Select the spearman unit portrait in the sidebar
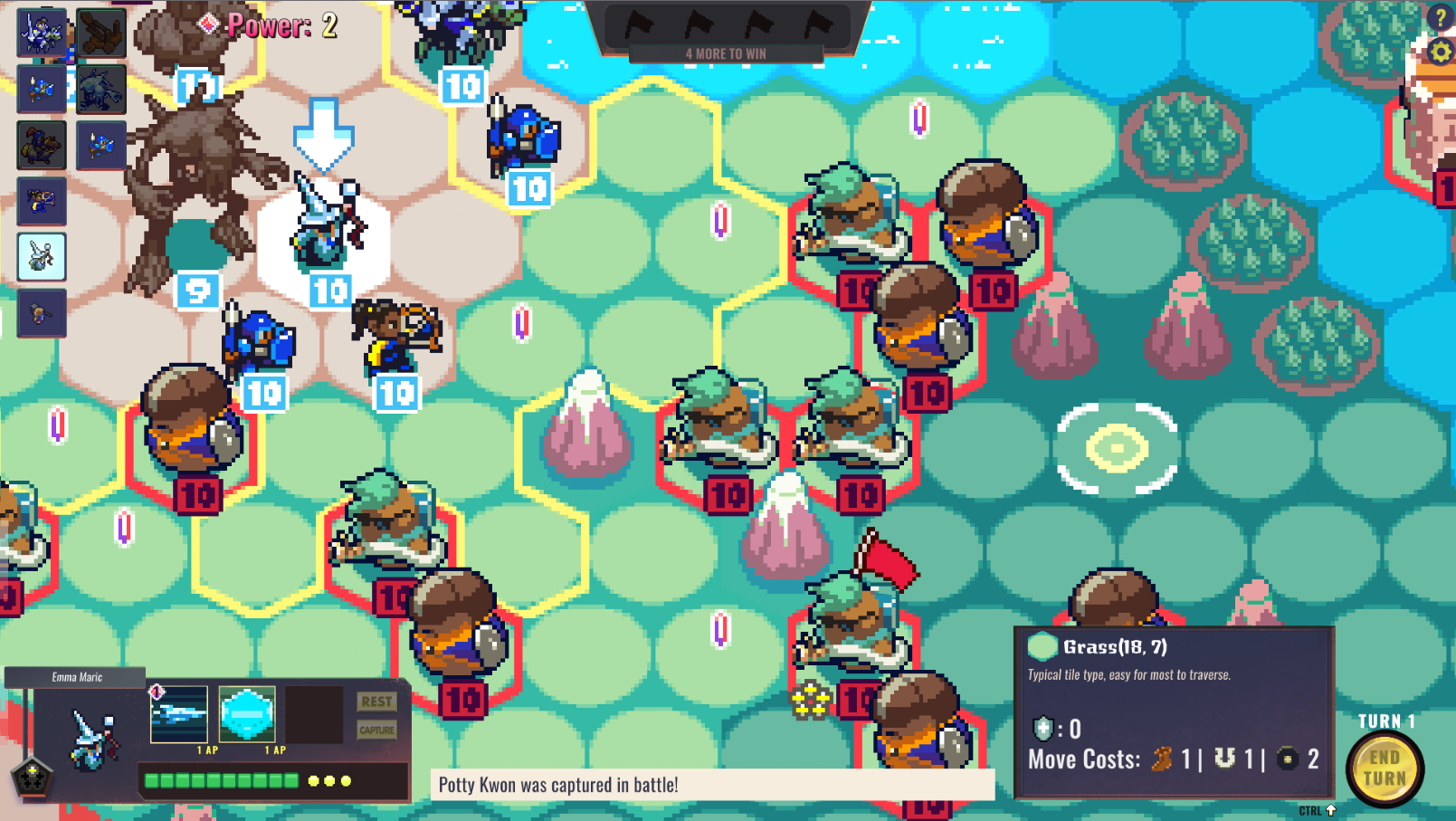1456x821 pixels. tap(42, 91)
